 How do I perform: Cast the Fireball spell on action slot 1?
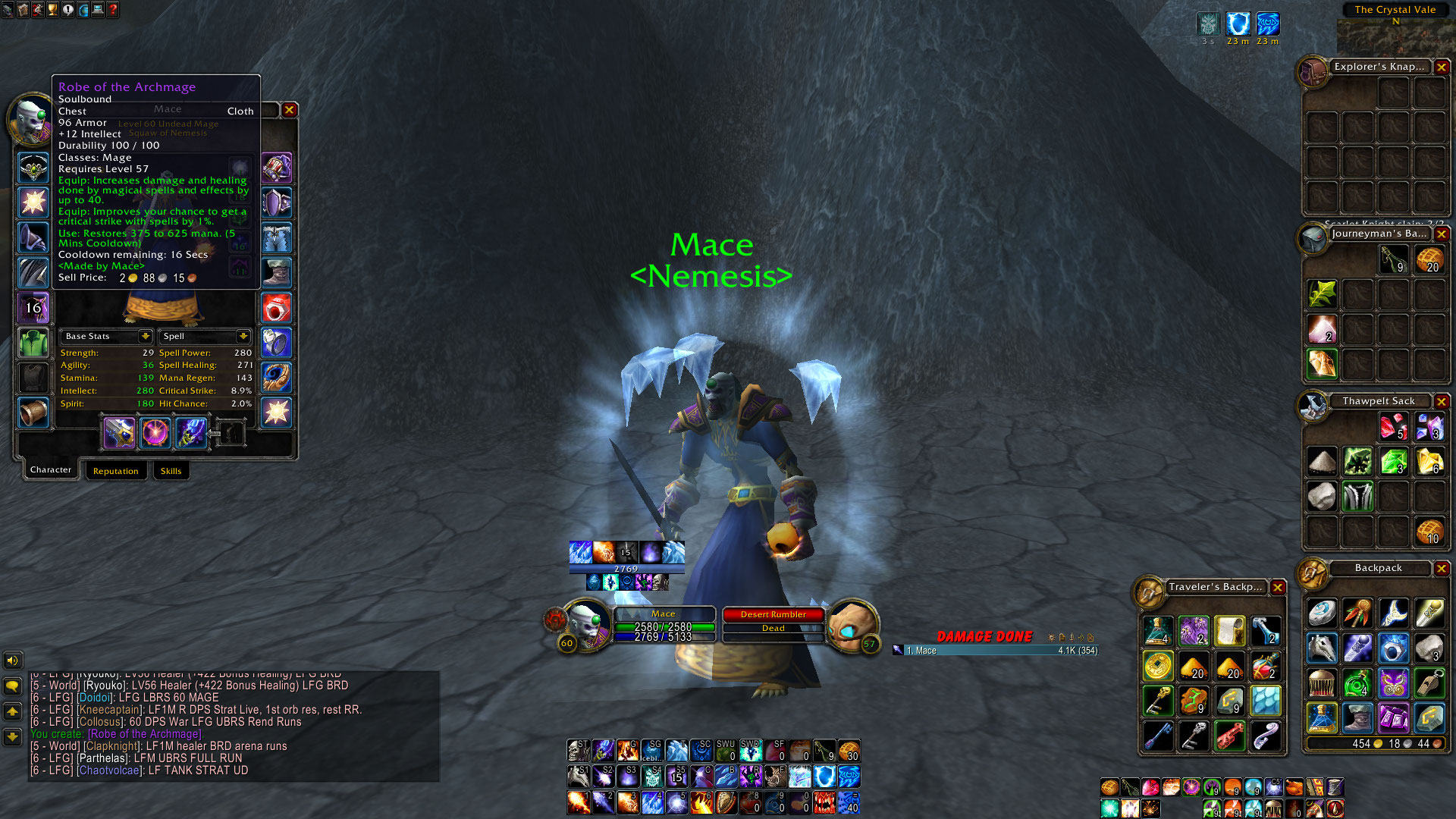click(578, 802)
